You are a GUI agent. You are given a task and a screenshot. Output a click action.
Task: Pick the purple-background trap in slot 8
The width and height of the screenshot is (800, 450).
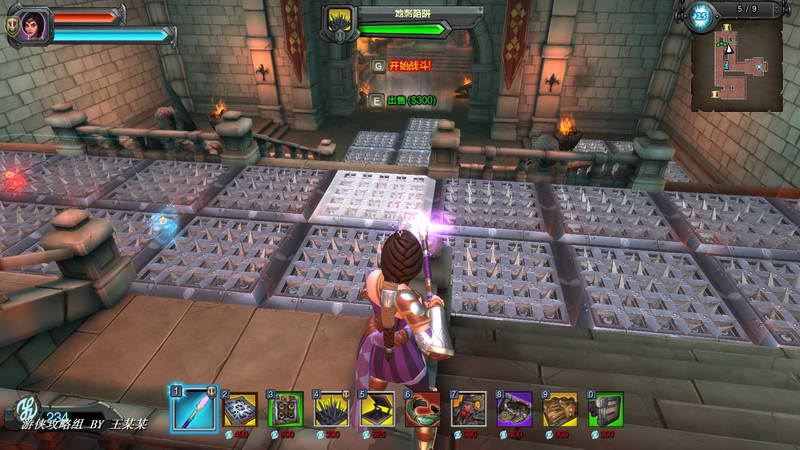(x=514, y=409)
